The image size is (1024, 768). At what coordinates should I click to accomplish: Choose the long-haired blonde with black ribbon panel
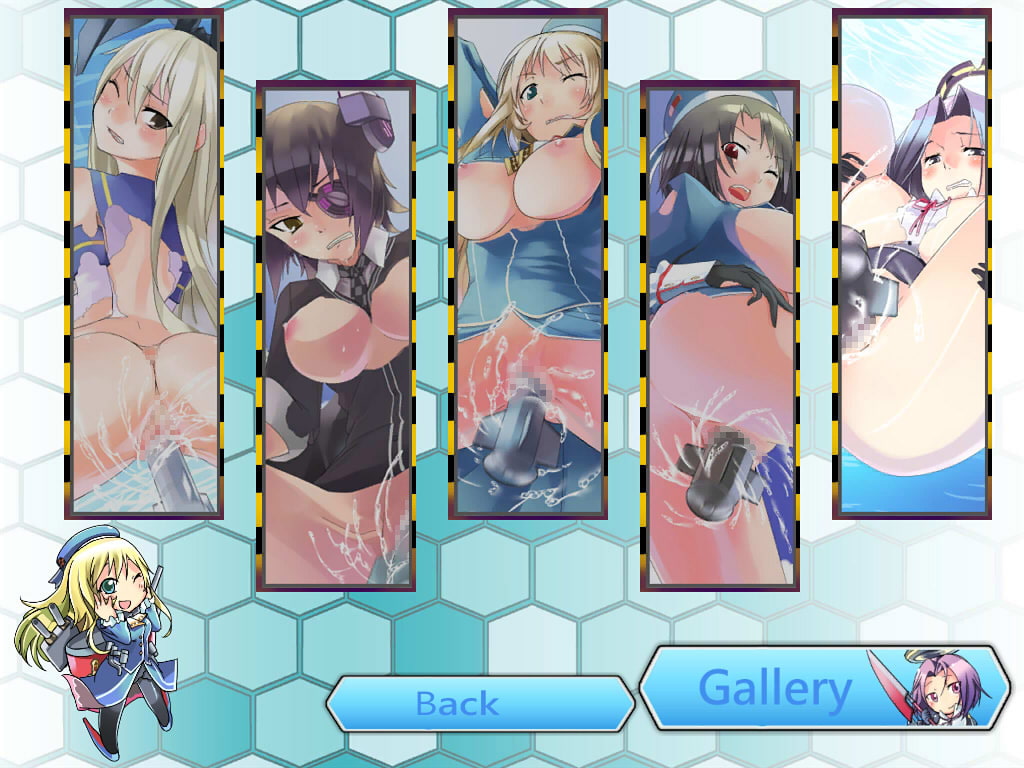(143, 264)
